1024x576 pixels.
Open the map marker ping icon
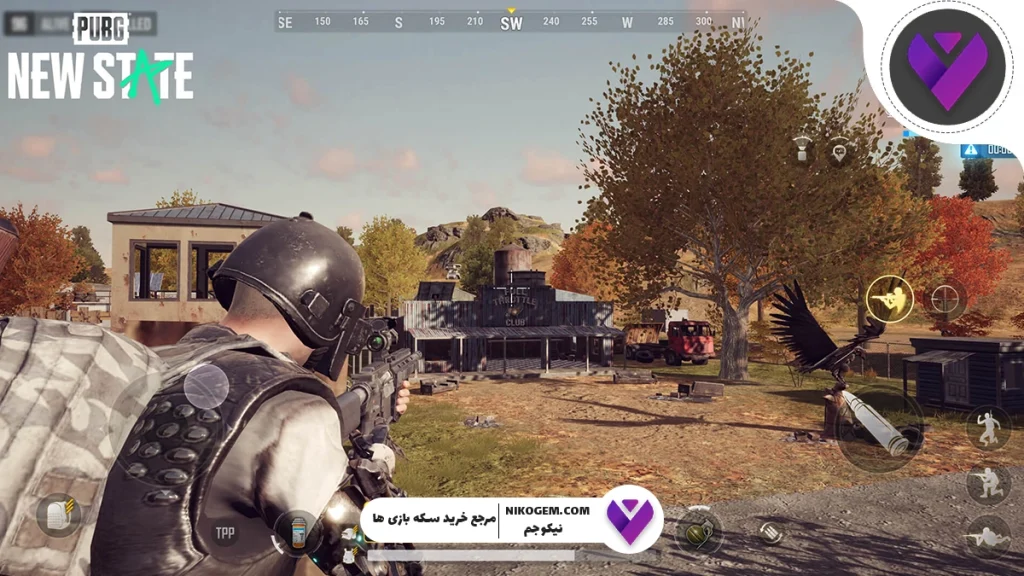838,151
